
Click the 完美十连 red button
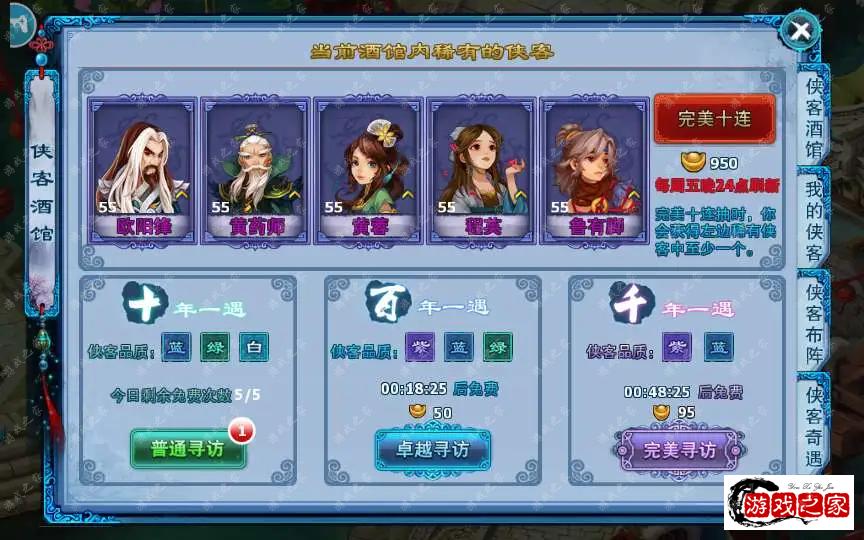click(x=714, y=119)
